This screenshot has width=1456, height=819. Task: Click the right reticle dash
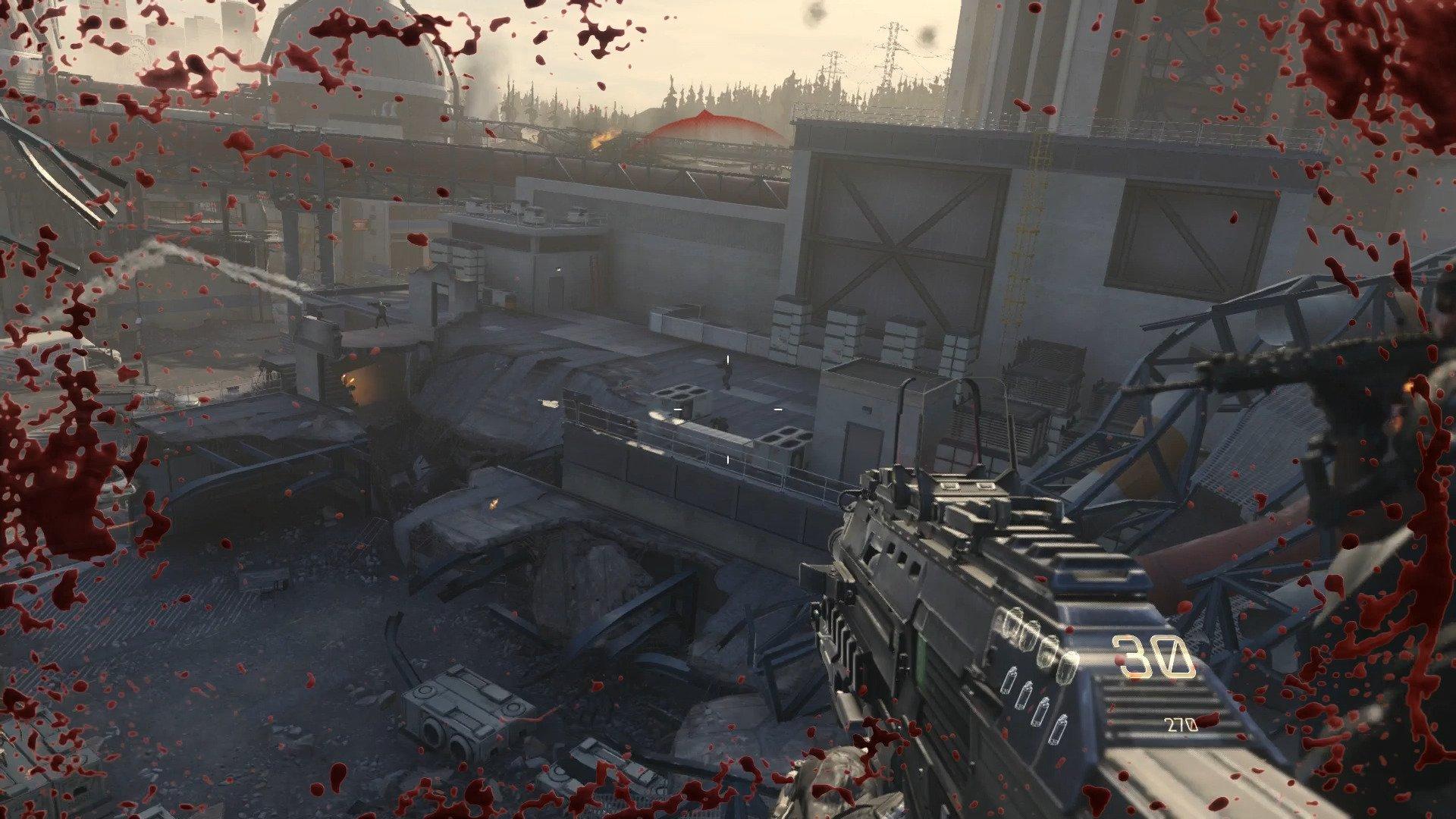[778, 409]
